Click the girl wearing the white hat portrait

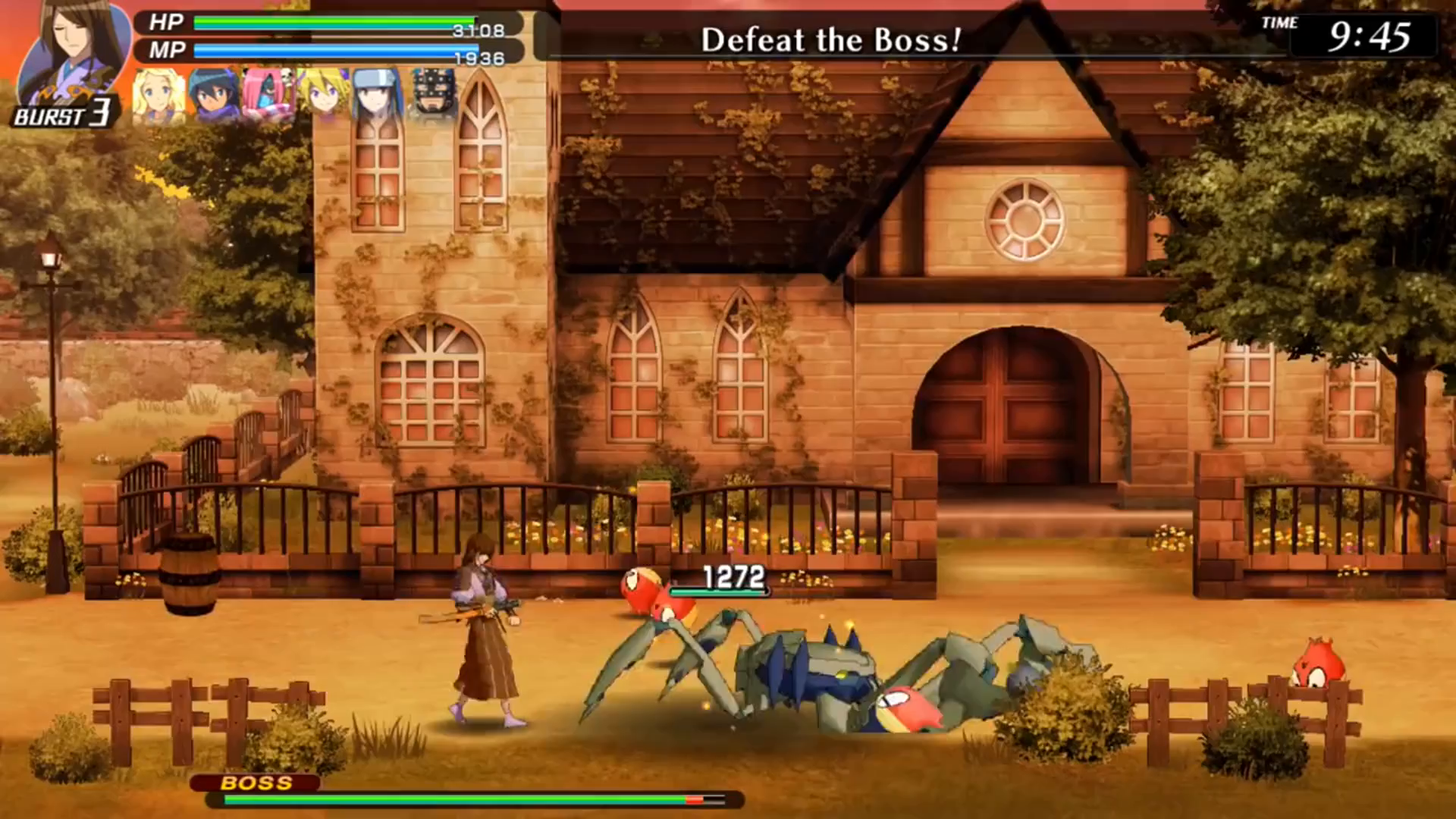point(377,95)
